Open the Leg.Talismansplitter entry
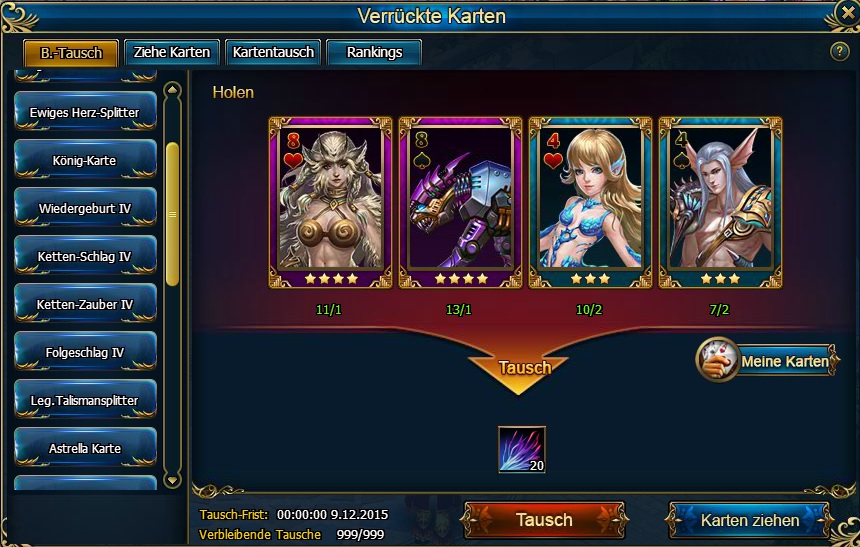Screen dimensions: 860x547 [x=85, y=400]
